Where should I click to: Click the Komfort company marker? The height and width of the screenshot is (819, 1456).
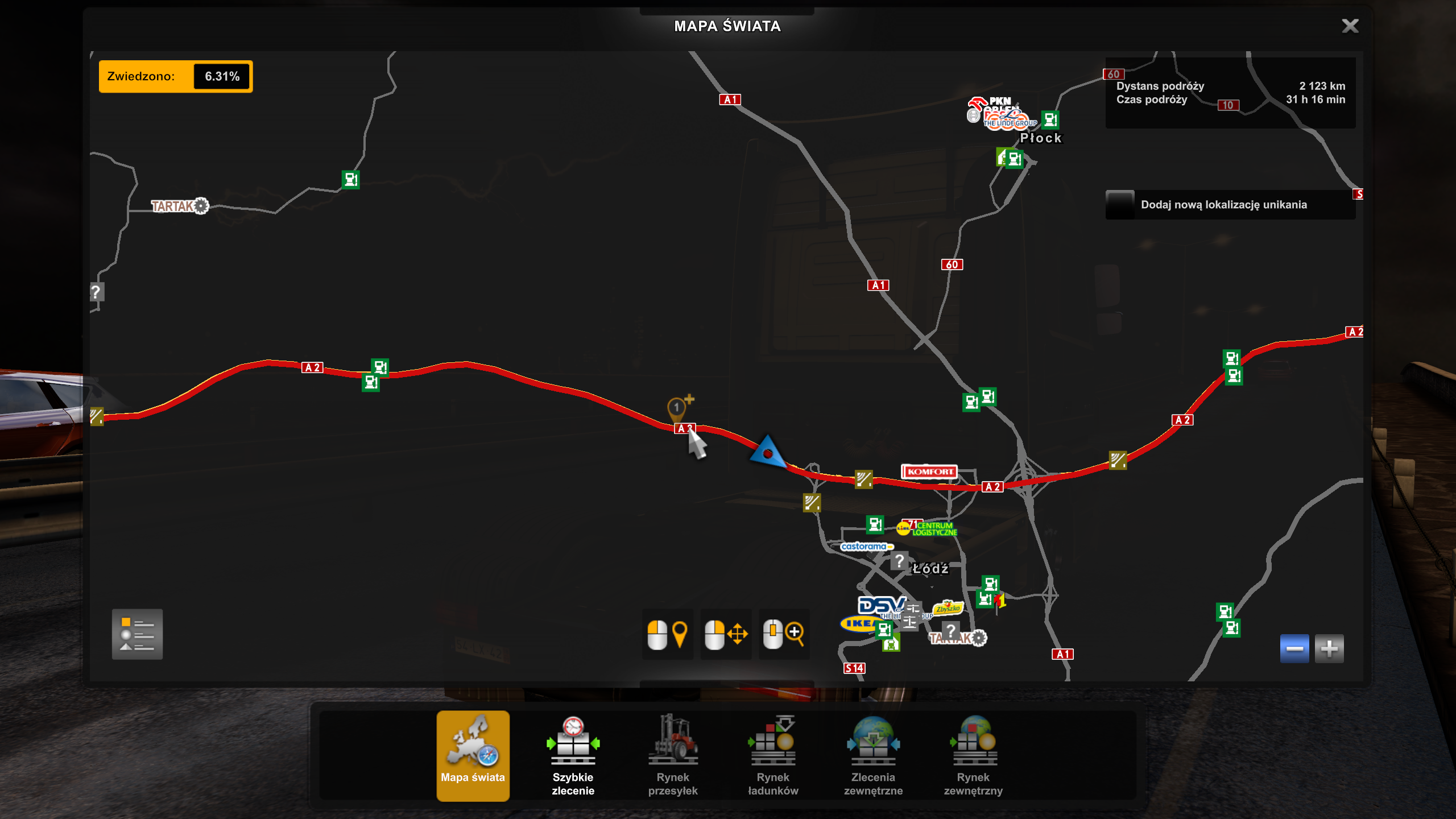(x=929, y=471)
